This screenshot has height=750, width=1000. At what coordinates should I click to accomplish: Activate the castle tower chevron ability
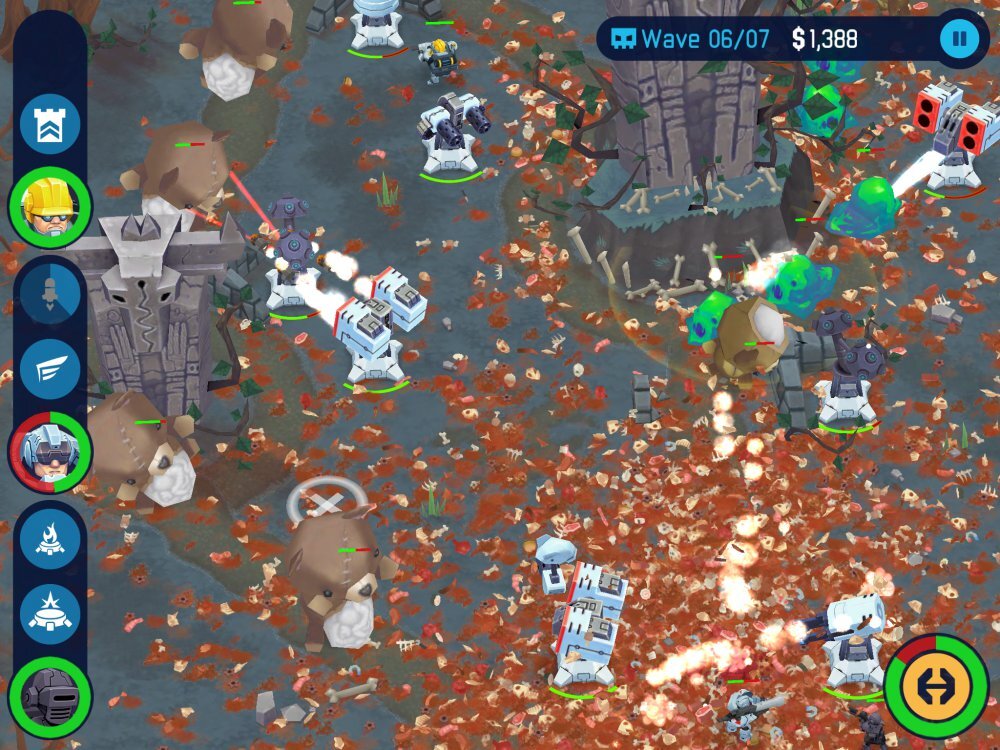[50, 124]
